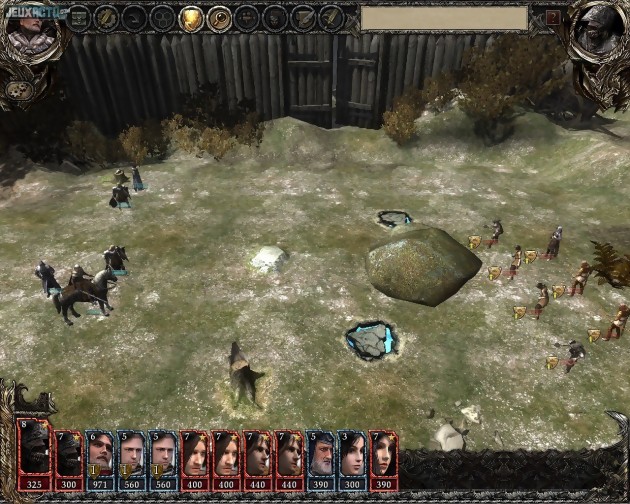Viewport: 630px width, 504px height.
Task: Open the gear settings button under the left portrait
Action: coord(16,89)
